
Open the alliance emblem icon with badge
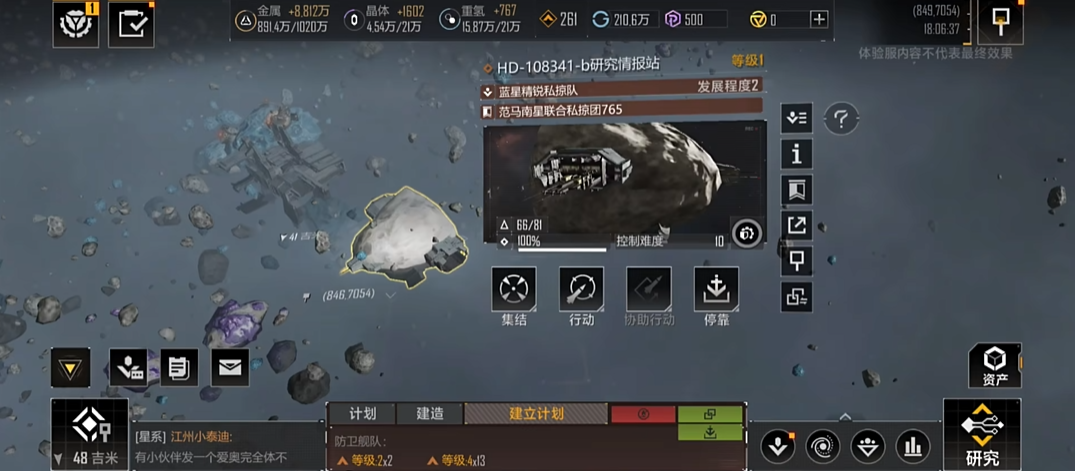click(x=77, y=23)
